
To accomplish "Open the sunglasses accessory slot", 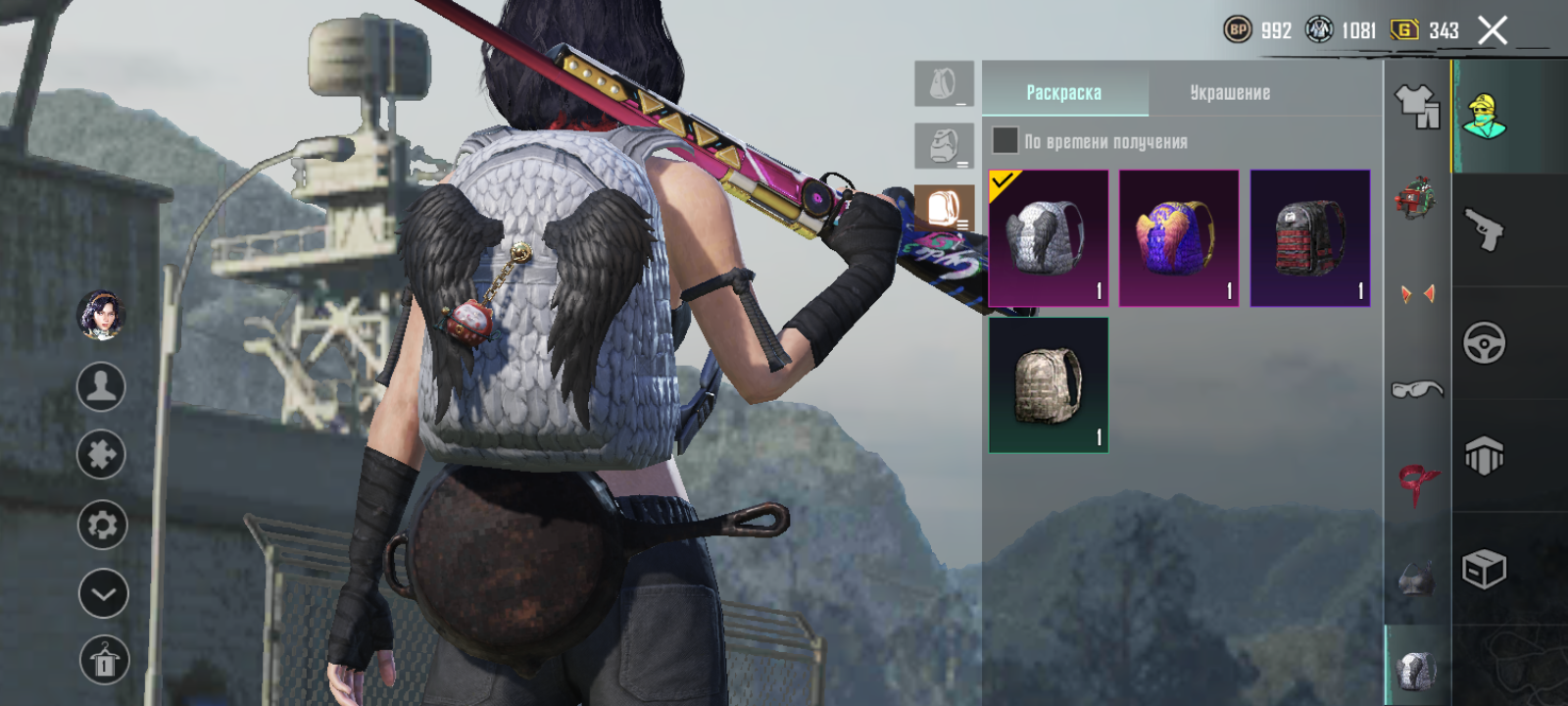I will (1417, 390).
